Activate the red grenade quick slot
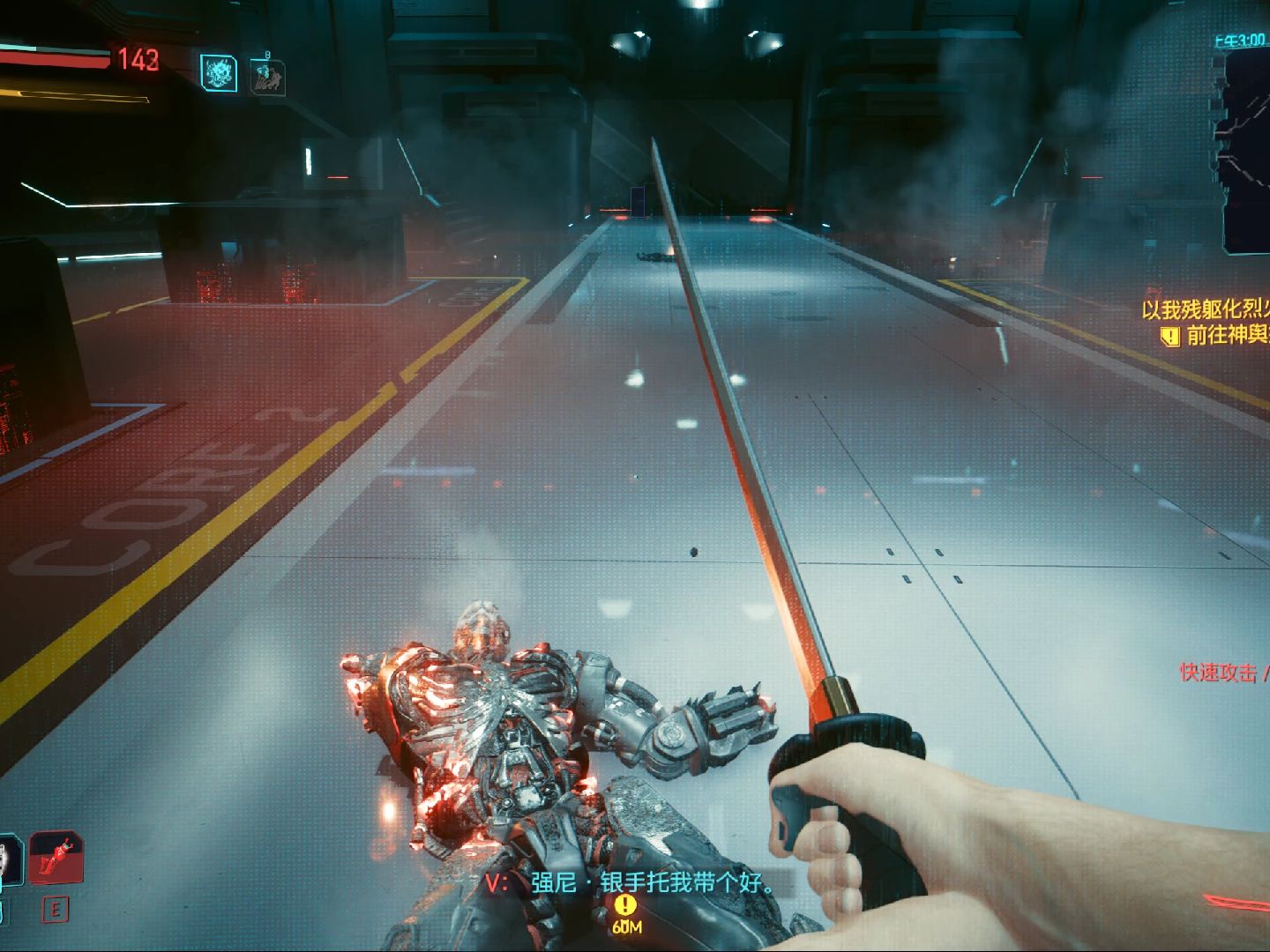This screenshot has height=952, width=1270. tap(56, 858)
